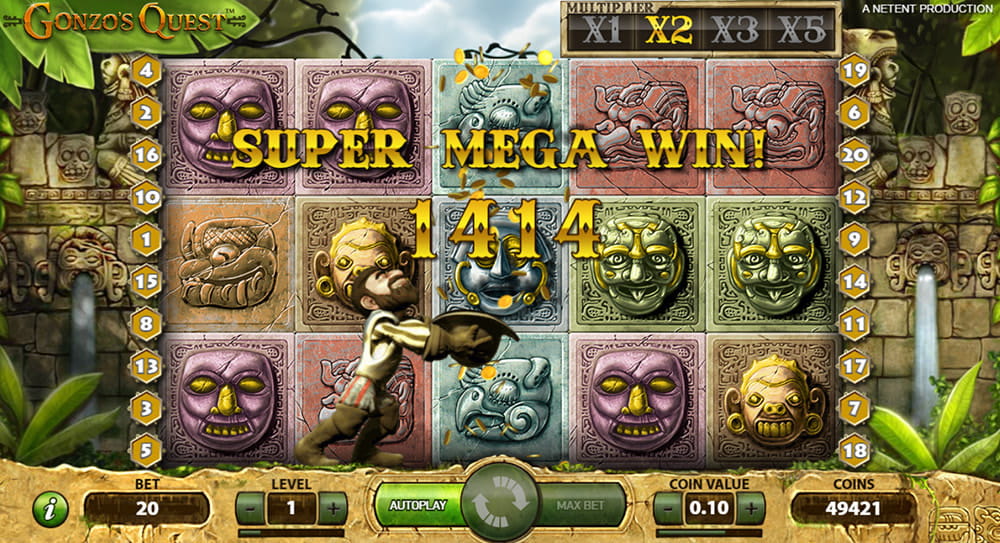Show payline number 5
1000x543 pixels.
coord(146,448)
